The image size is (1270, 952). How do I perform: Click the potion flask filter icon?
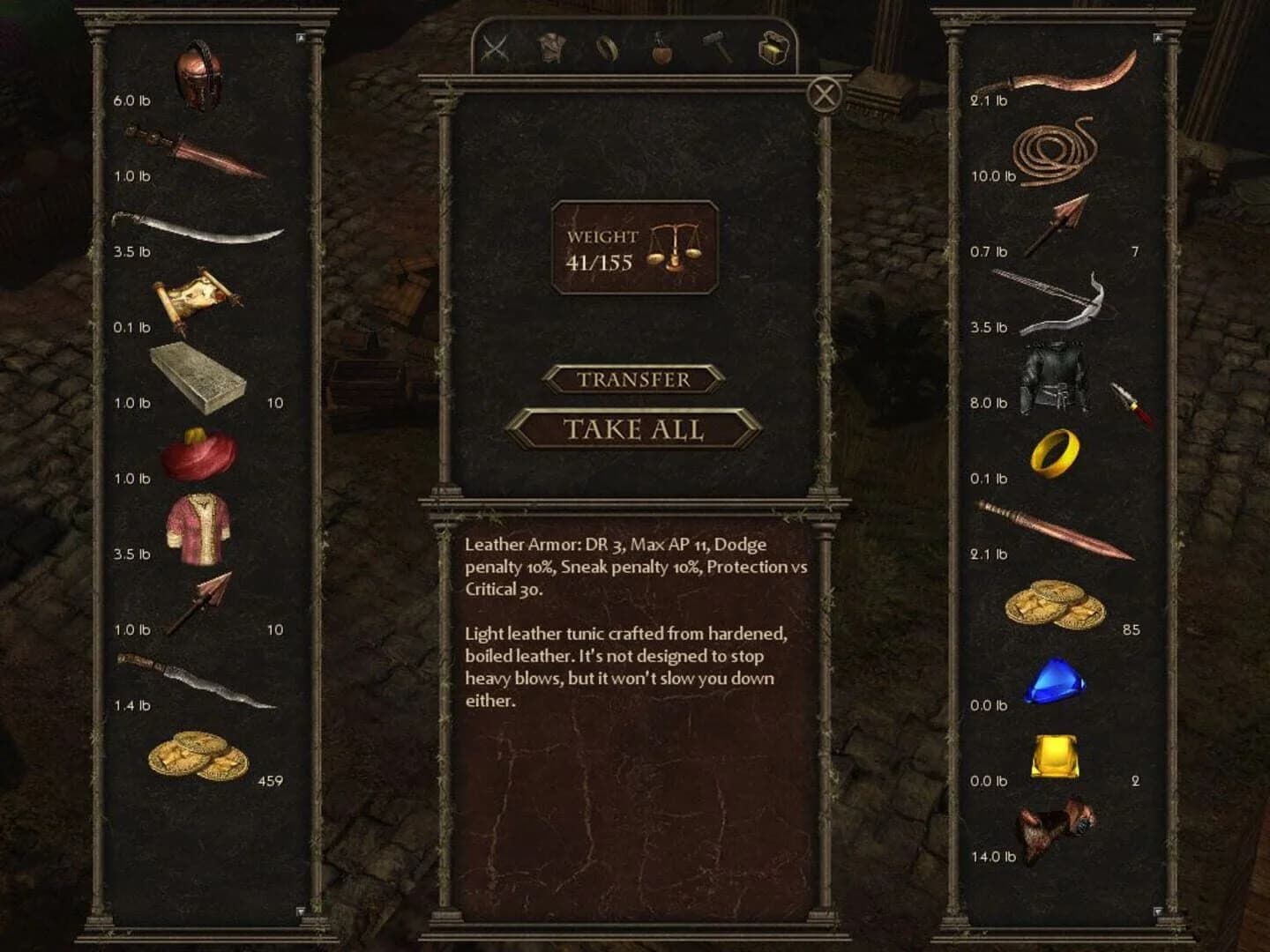[660, 50]
